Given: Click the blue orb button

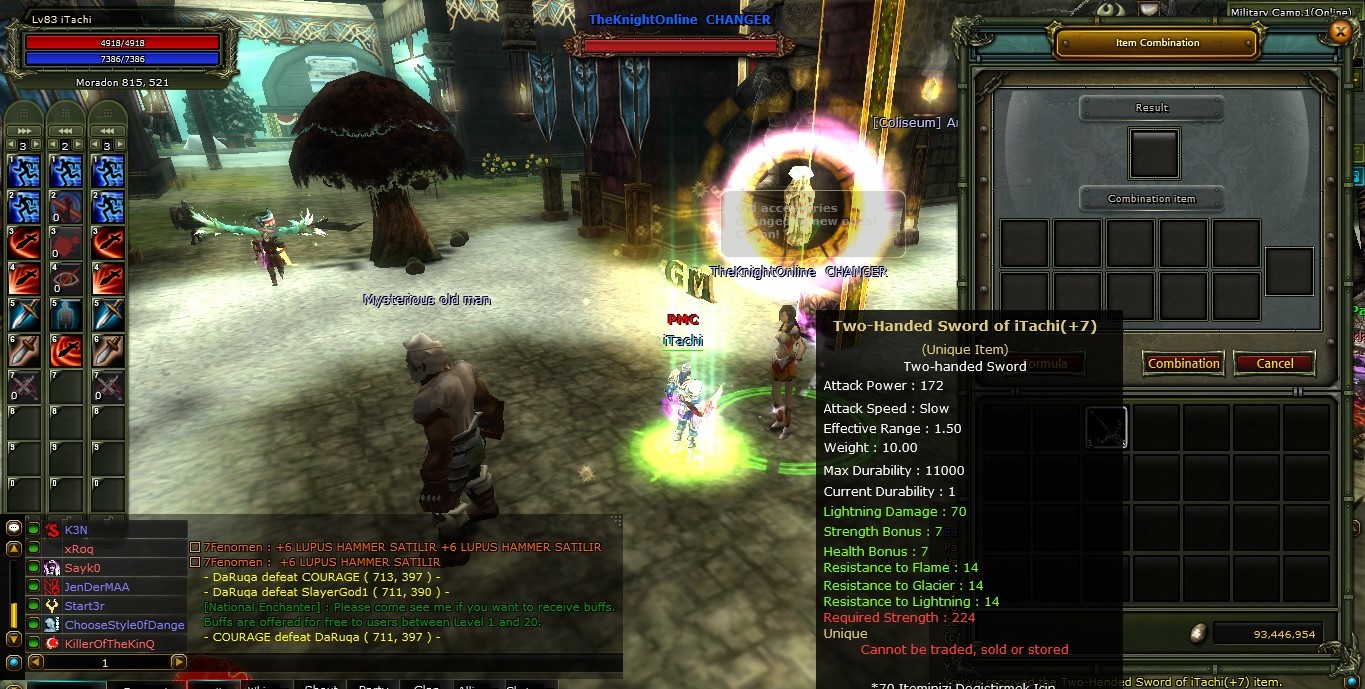Looking at the screenshot, I should tap(13, 662).
